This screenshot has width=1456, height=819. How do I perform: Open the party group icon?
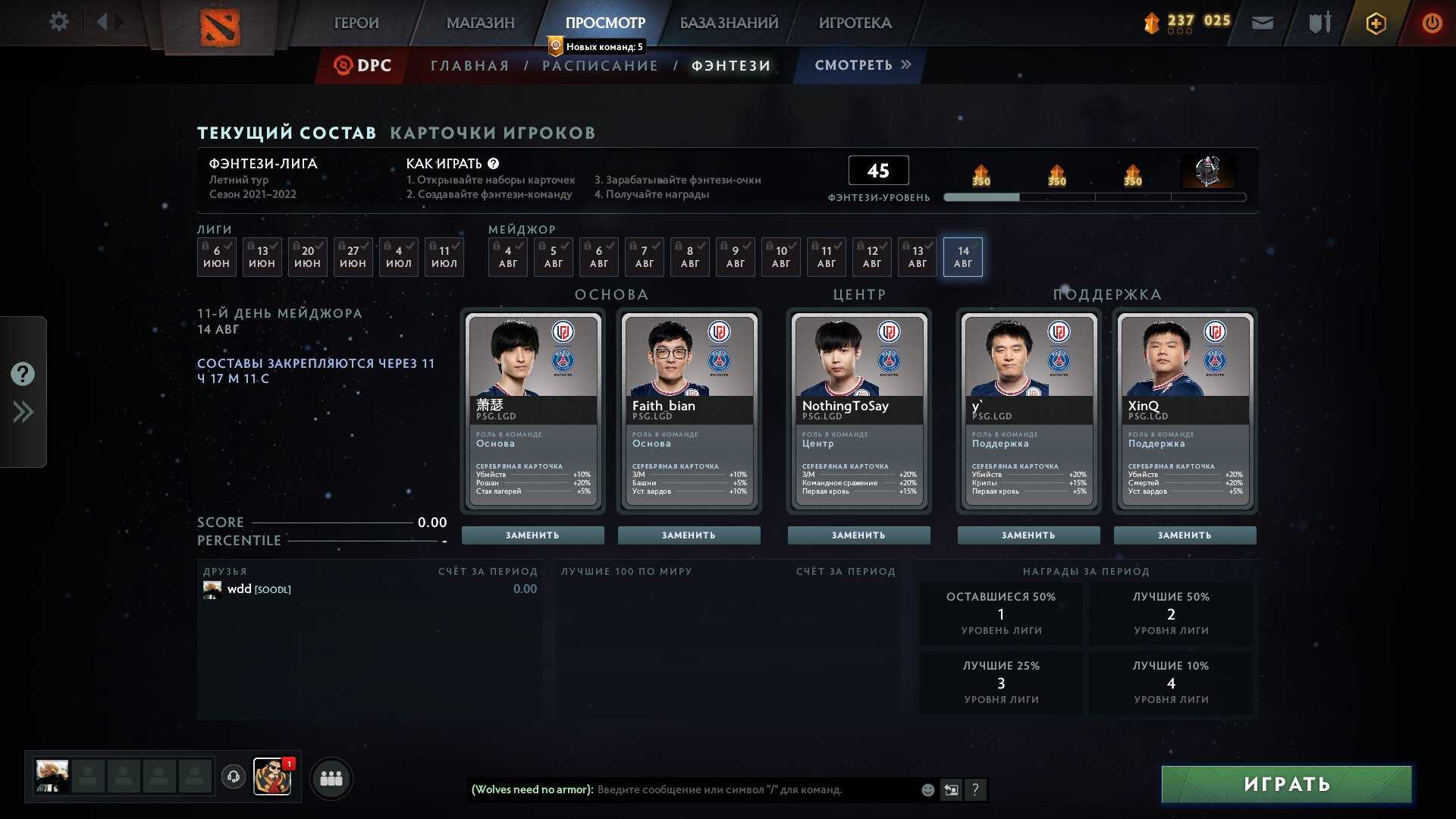[x=331, y=779]
